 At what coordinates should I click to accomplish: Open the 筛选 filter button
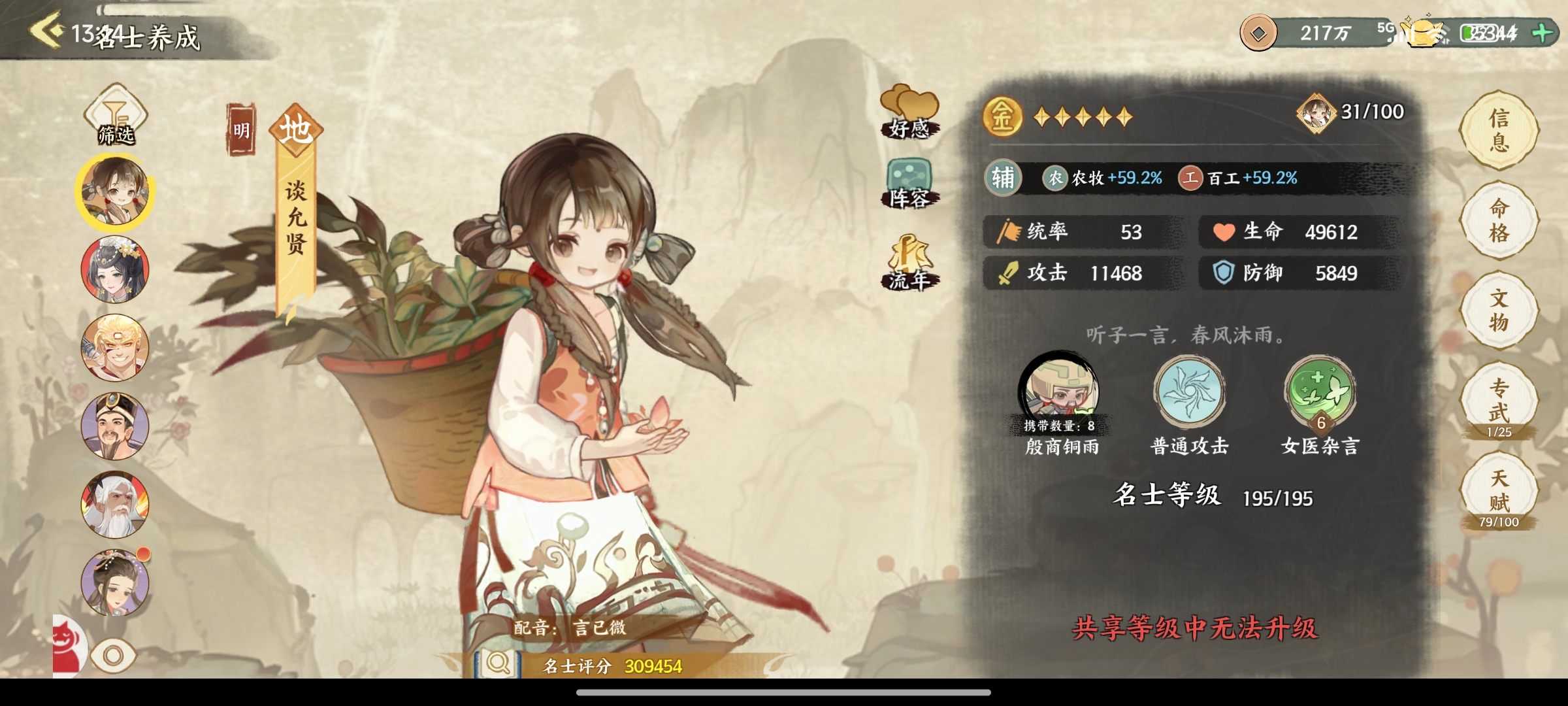pyautogui.click(x=116, y=116)
